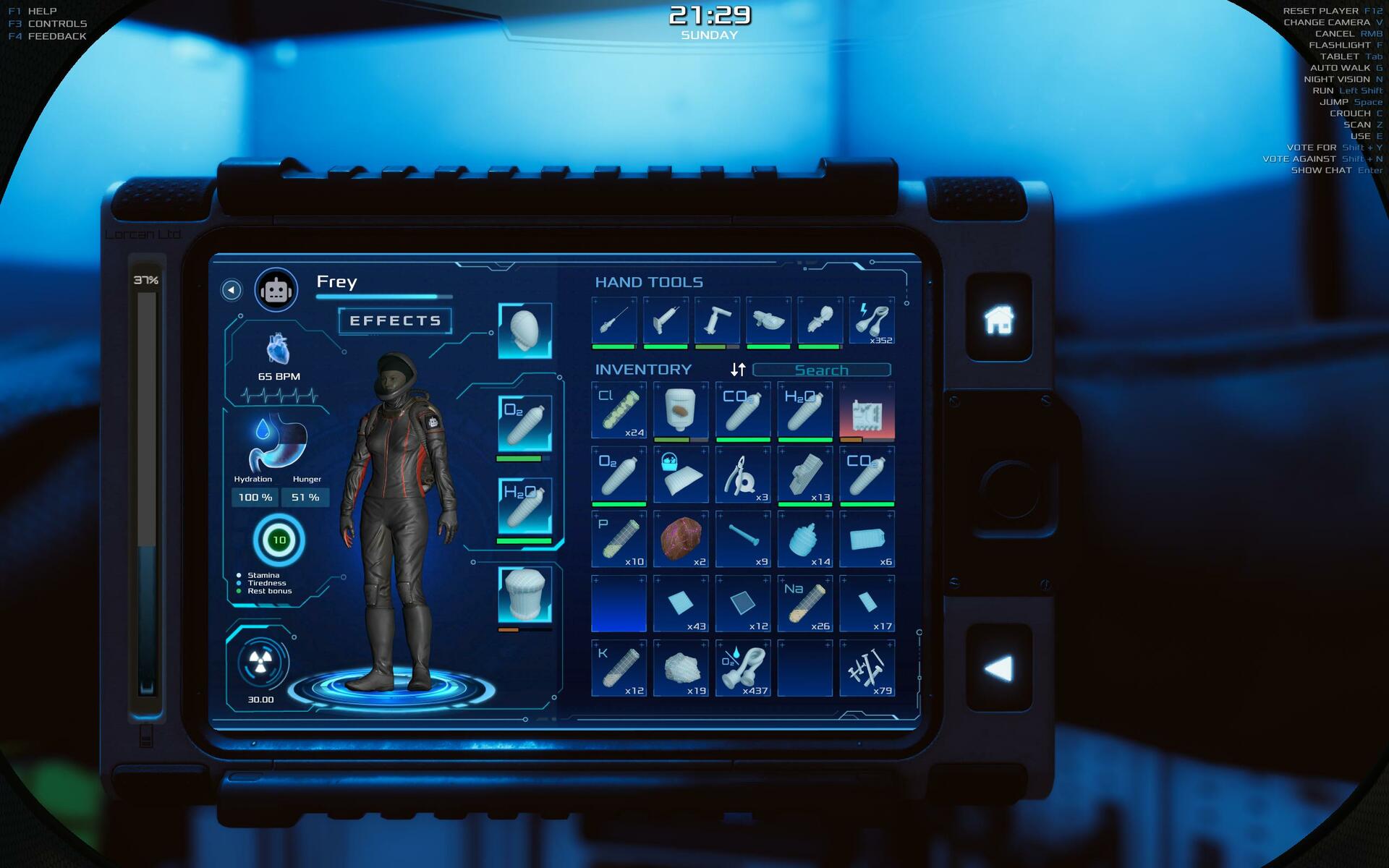Select the sodium (Na) vial x26
Screen dimensions: 1389x868
coord(805,604)
